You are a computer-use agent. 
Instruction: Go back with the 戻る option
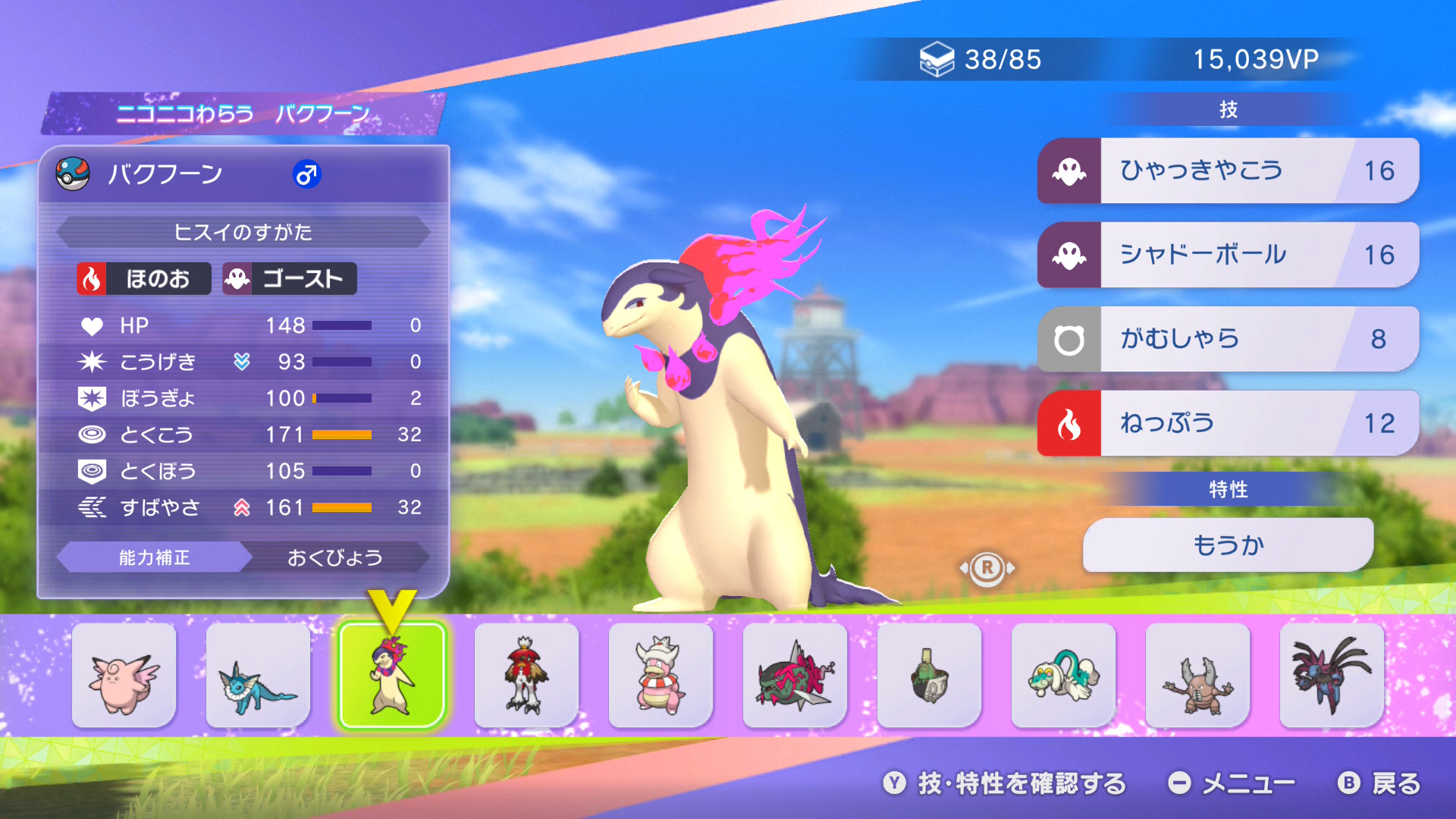click(x=1379, y=783)
